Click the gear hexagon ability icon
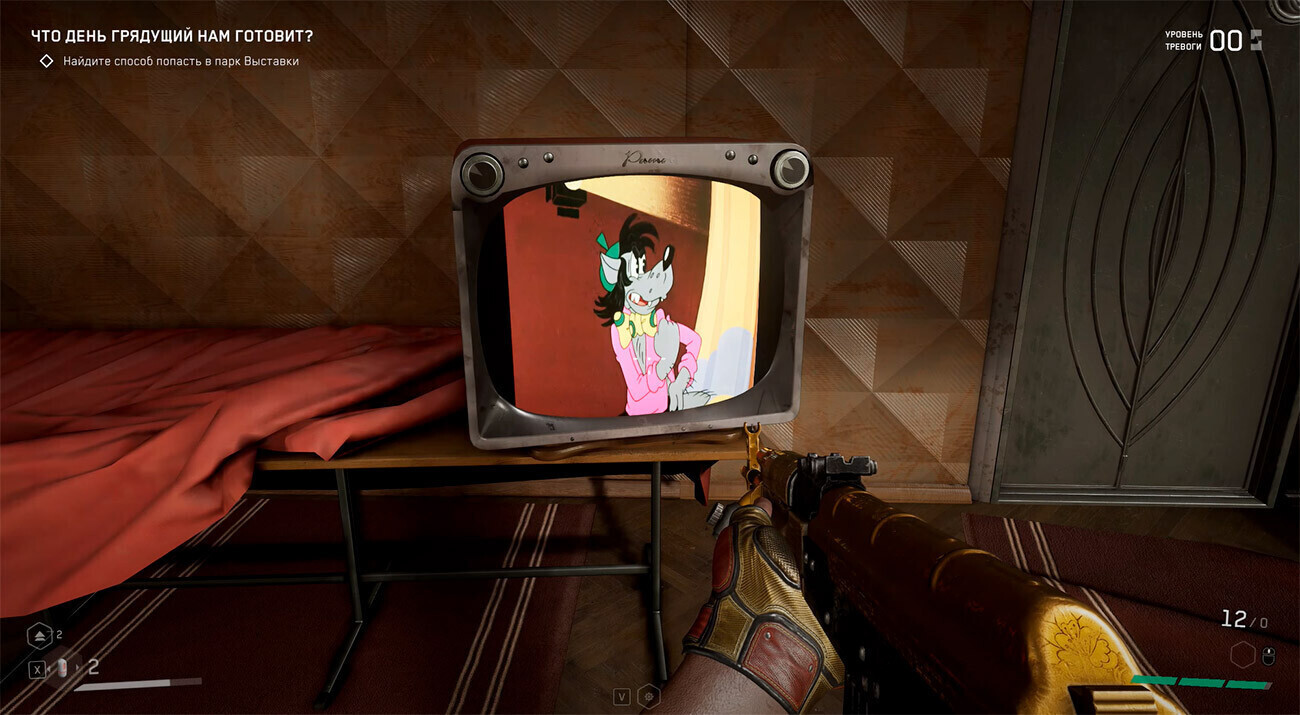The height and width of the screenshot is (715, 1300). tap(649, 696)
